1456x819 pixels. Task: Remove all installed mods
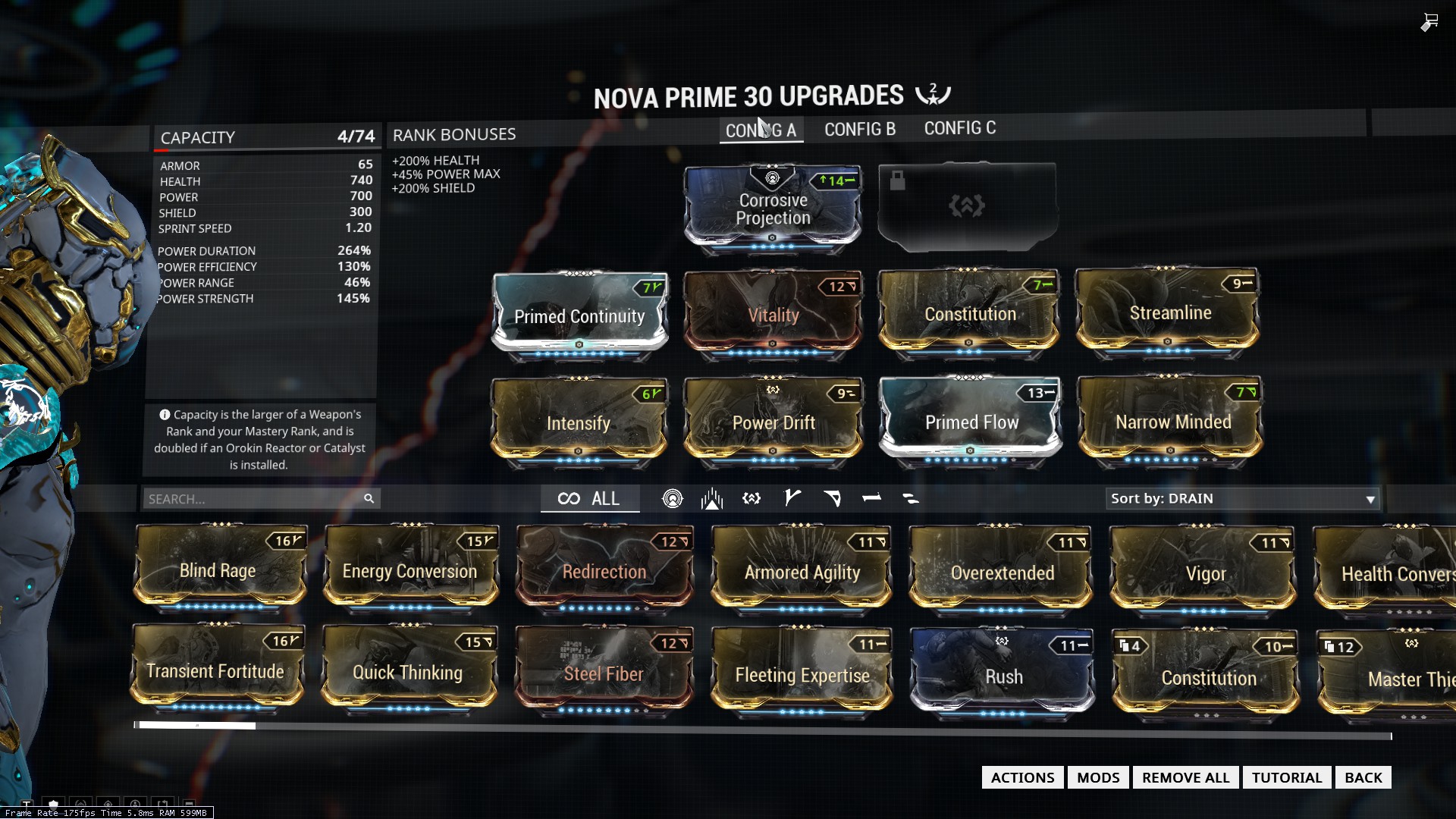1185,777
